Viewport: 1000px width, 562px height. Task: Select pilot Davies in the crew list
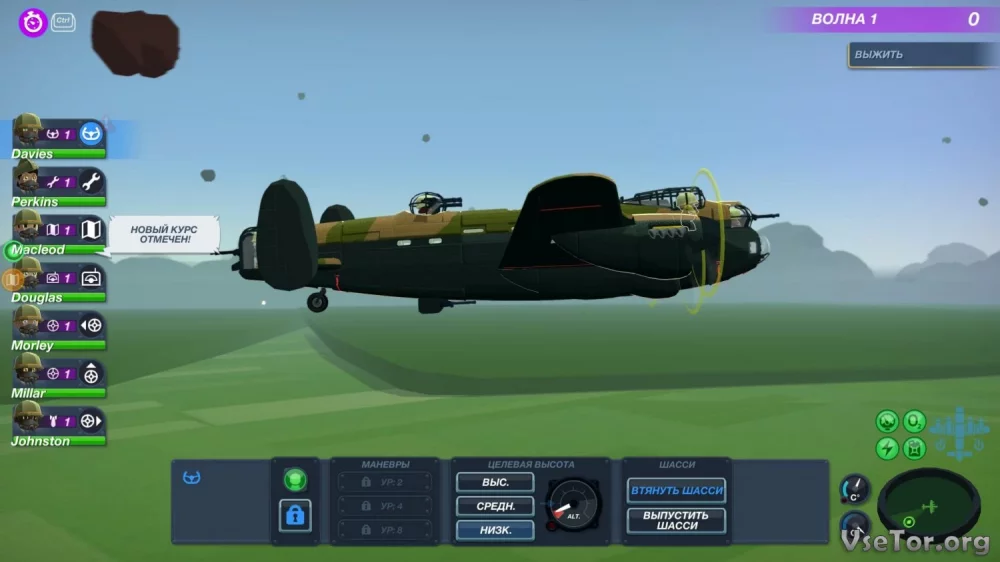[58, 136]
